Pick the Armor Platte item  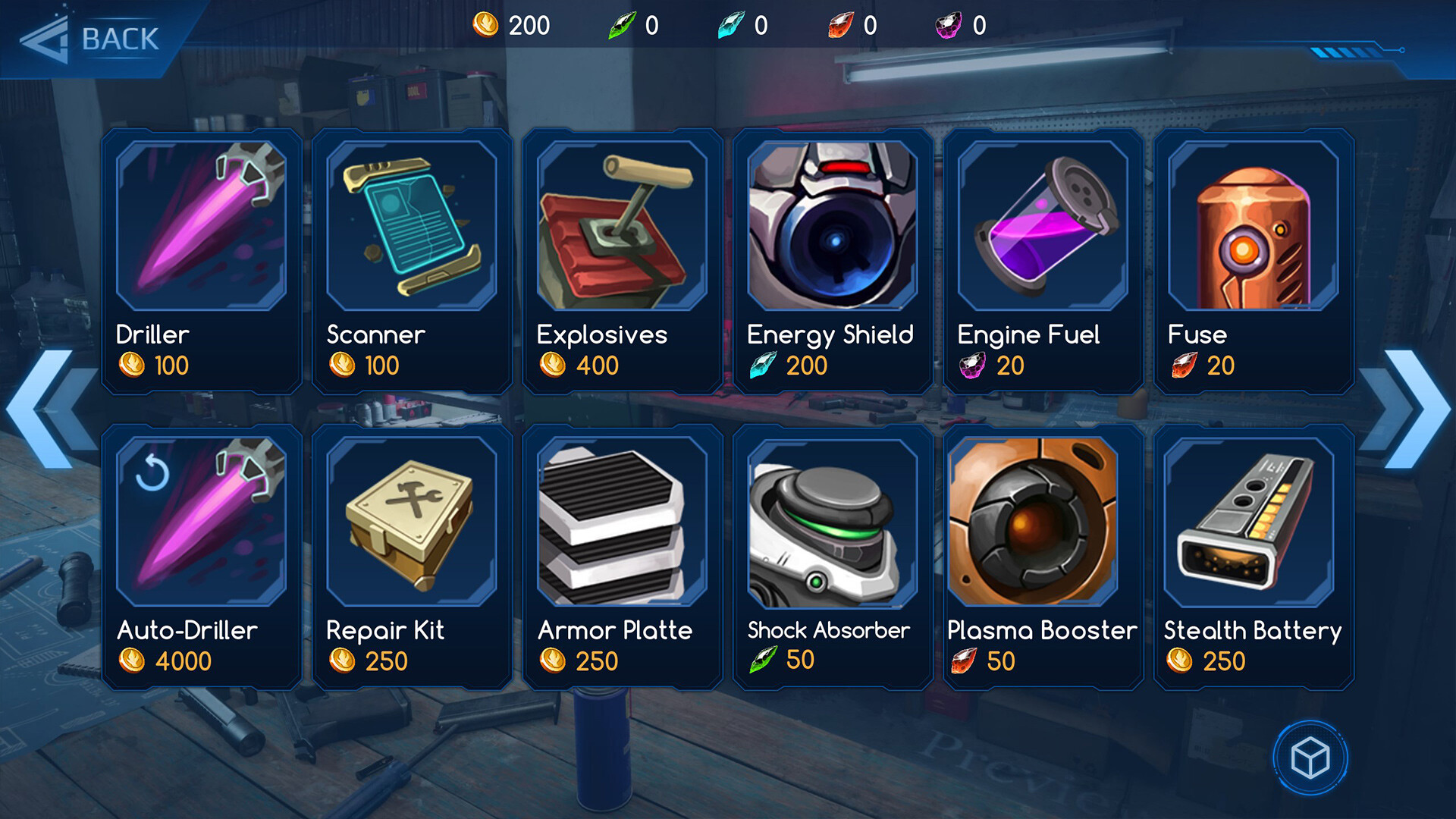click(622, 556)
